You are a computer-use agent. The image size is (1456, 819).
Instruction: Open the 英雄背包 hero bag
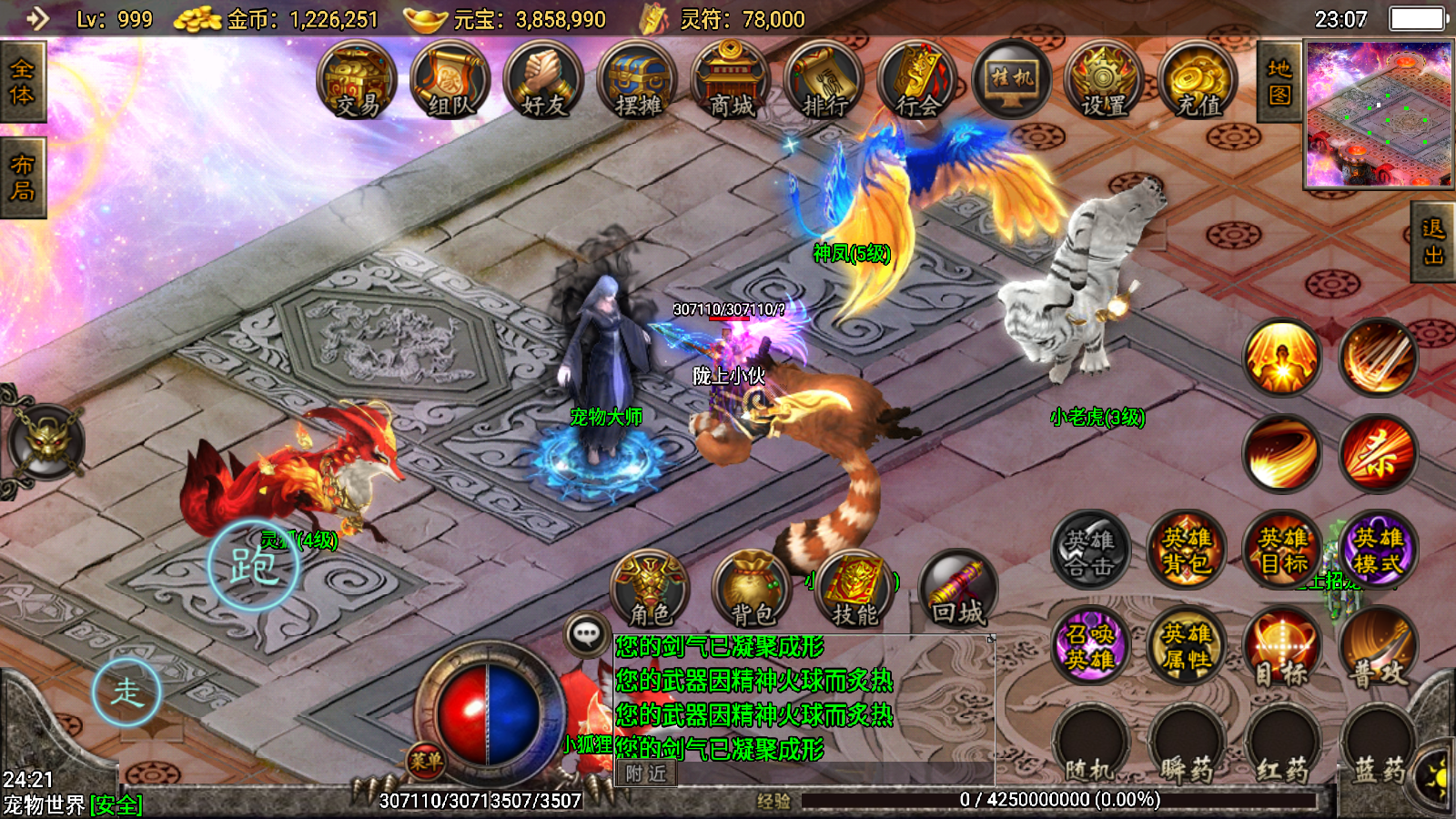click(x=1187, y=550)
